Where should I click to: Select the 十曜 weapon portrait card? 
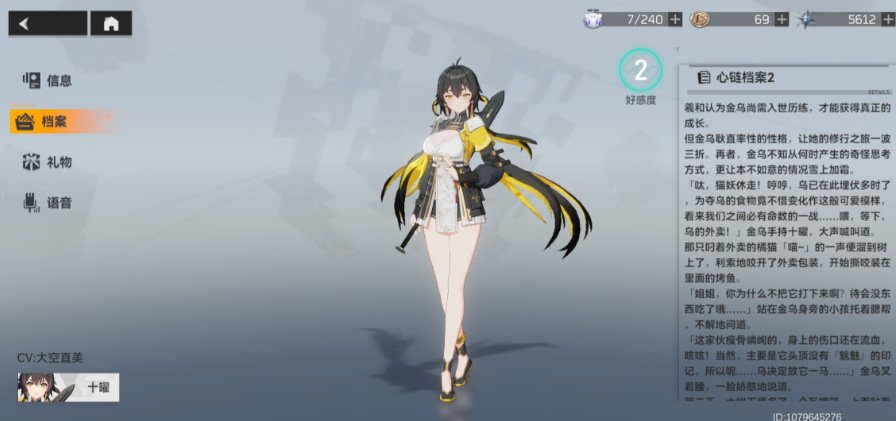[68, 387]
